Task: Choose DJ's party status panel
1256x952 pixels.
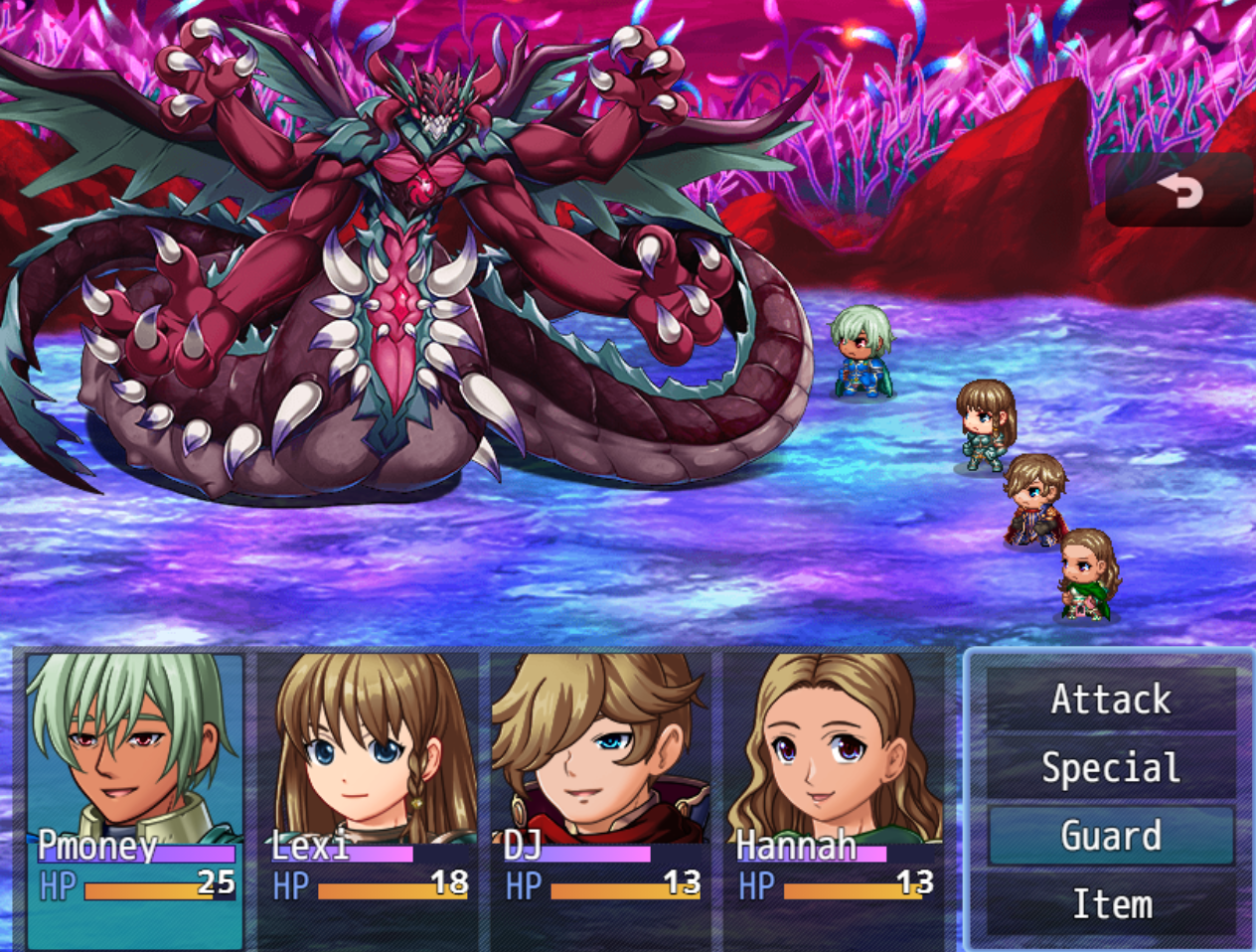Action: [x=600, y=799]
